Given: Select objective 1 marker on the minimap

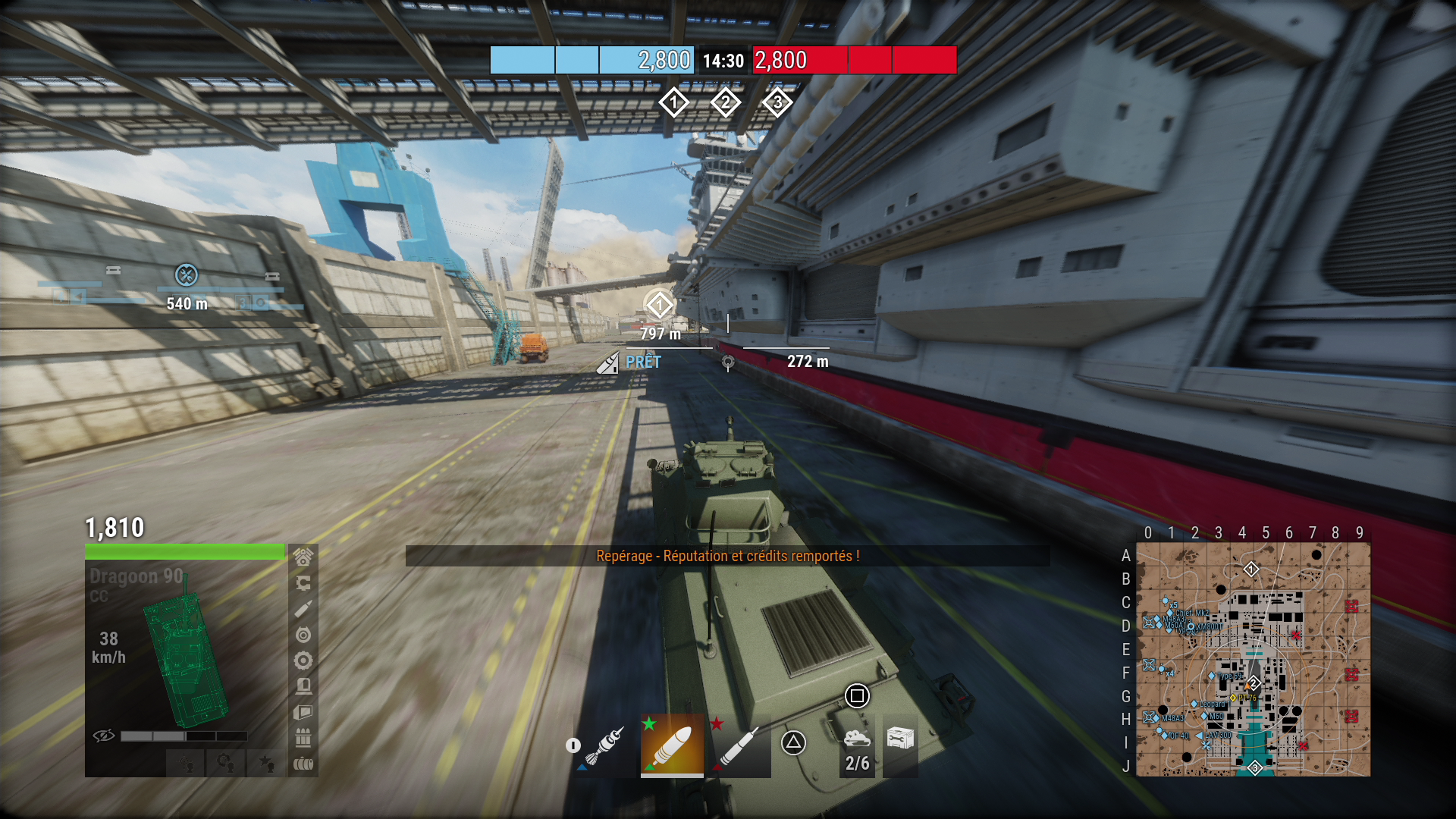Looking at the screenshot, I should 1251,569.
